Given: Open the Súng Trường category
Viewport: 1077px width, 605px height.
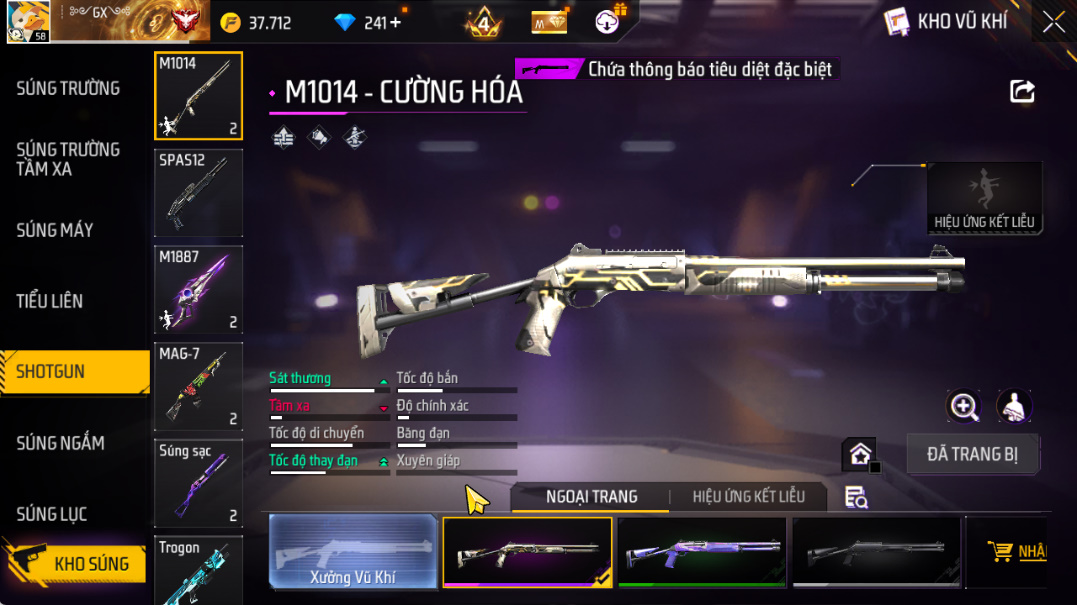Looking at the screenshot, I should [68, 88].
